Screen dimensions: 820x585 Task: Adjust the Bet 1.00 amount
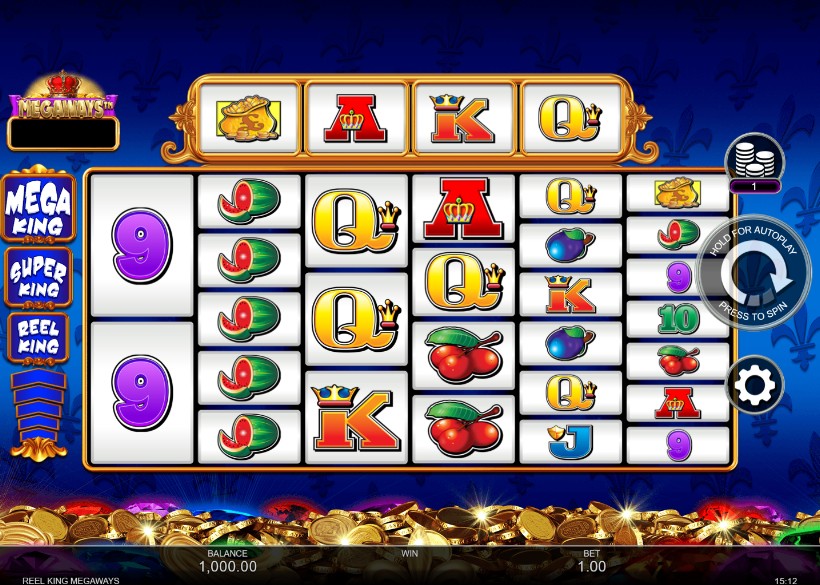coord(591,565)
